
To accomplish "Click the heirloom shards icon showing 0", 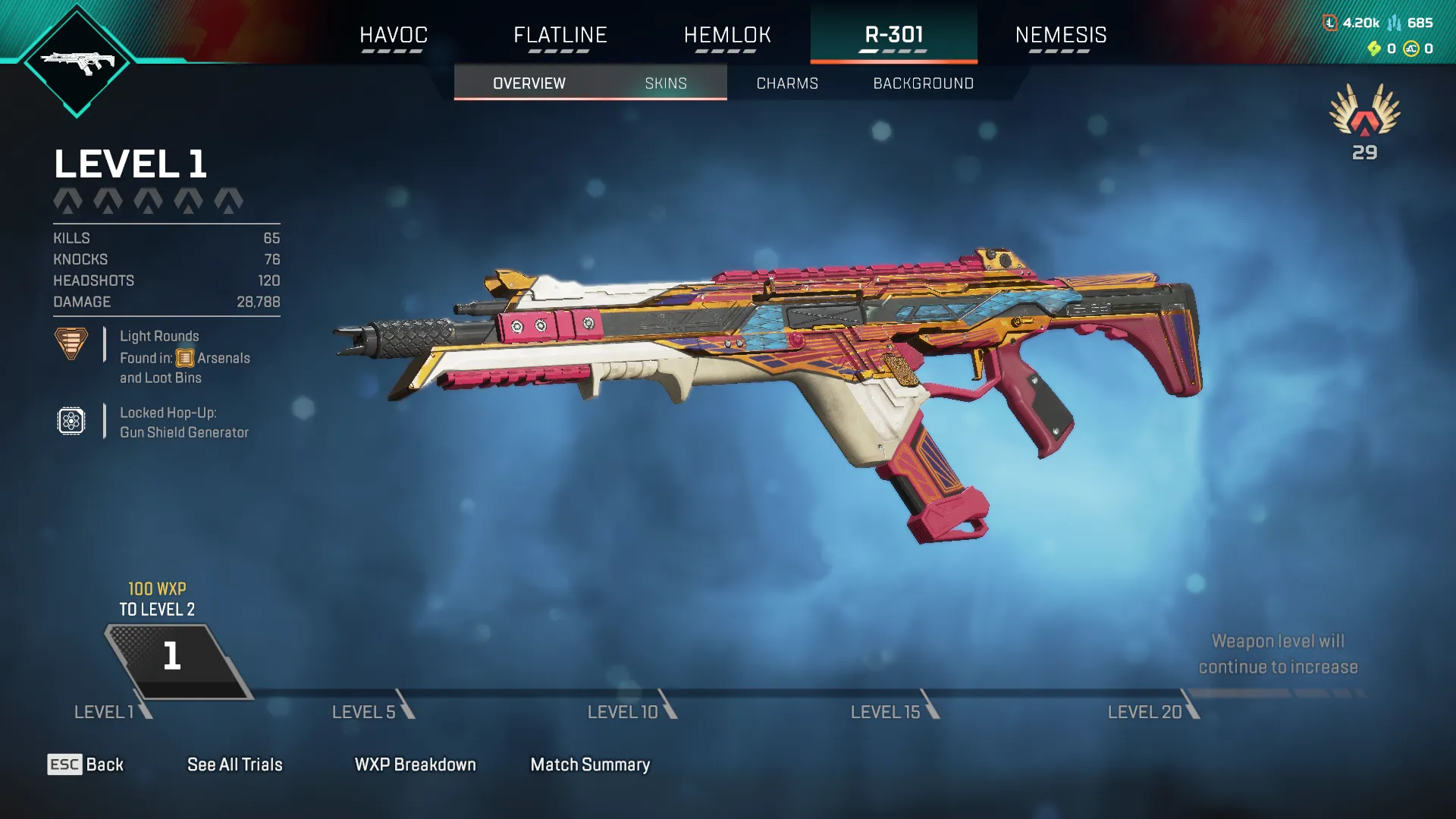I will (1374, 50).
